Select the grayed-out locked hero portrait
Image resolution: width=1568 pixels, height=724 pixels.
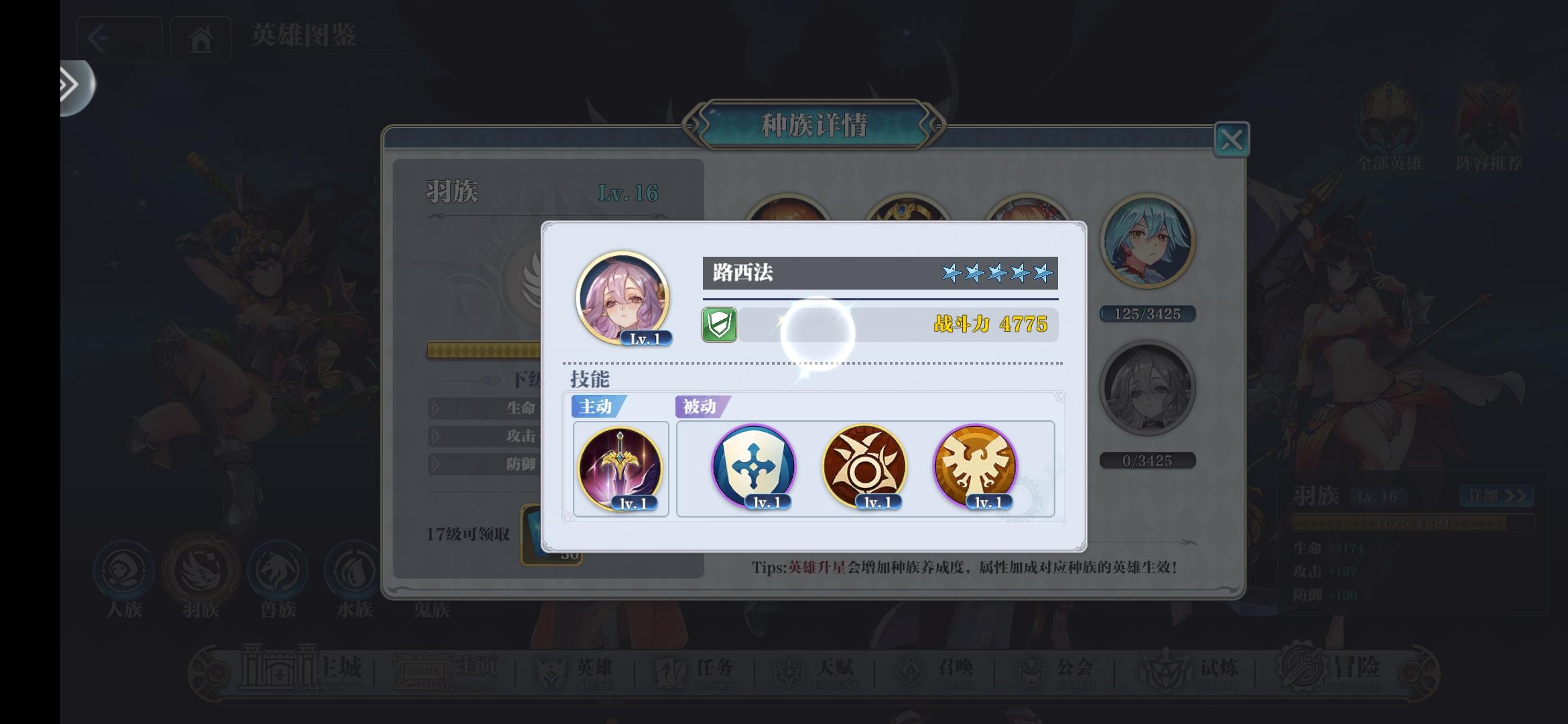click(1148, 389)
